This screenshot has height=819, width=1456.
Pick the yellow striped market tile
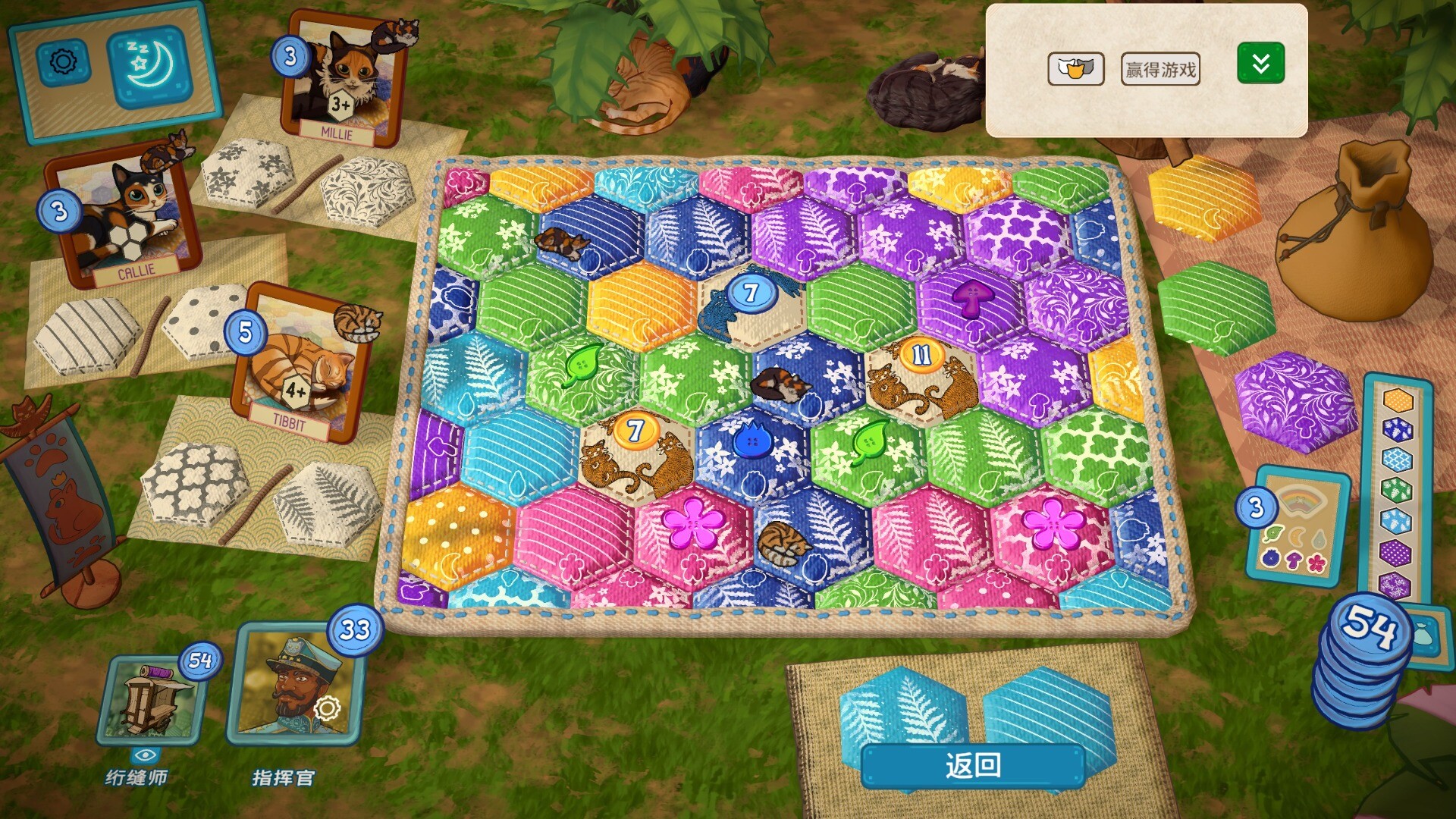[1203, 197]
